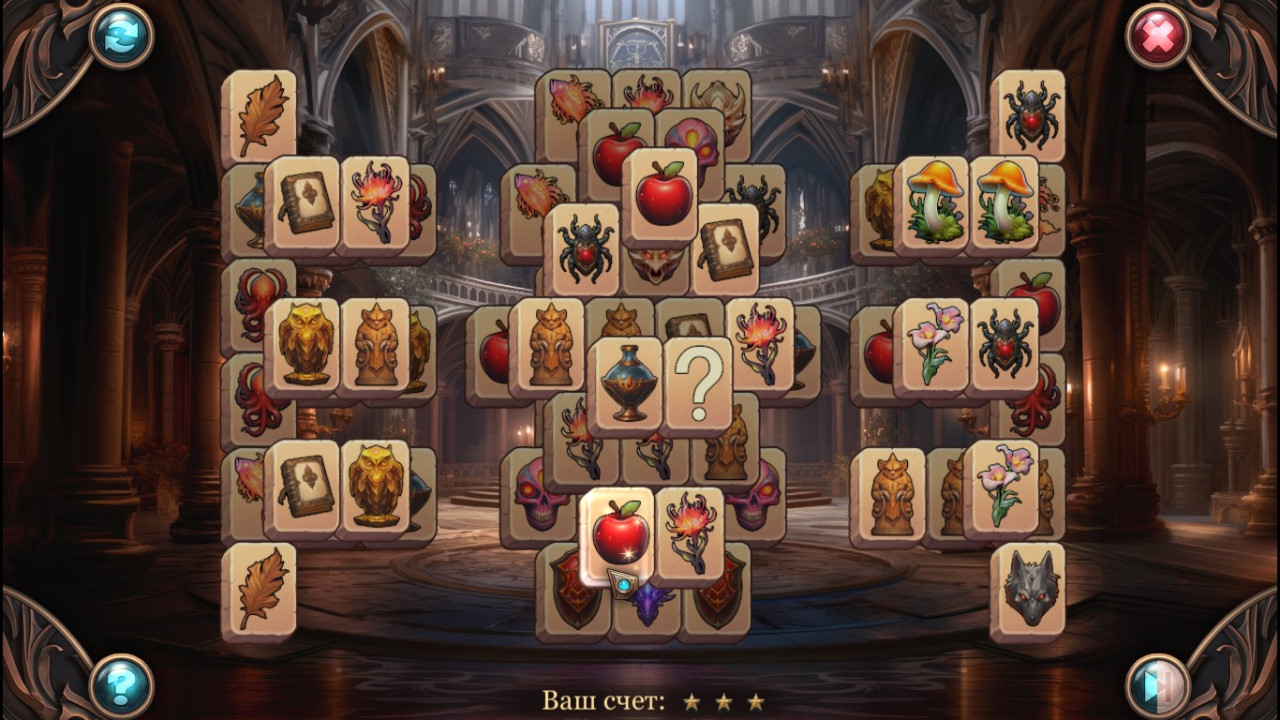
Task: Activate the round skip arrow button
Action: [1158, 685]
